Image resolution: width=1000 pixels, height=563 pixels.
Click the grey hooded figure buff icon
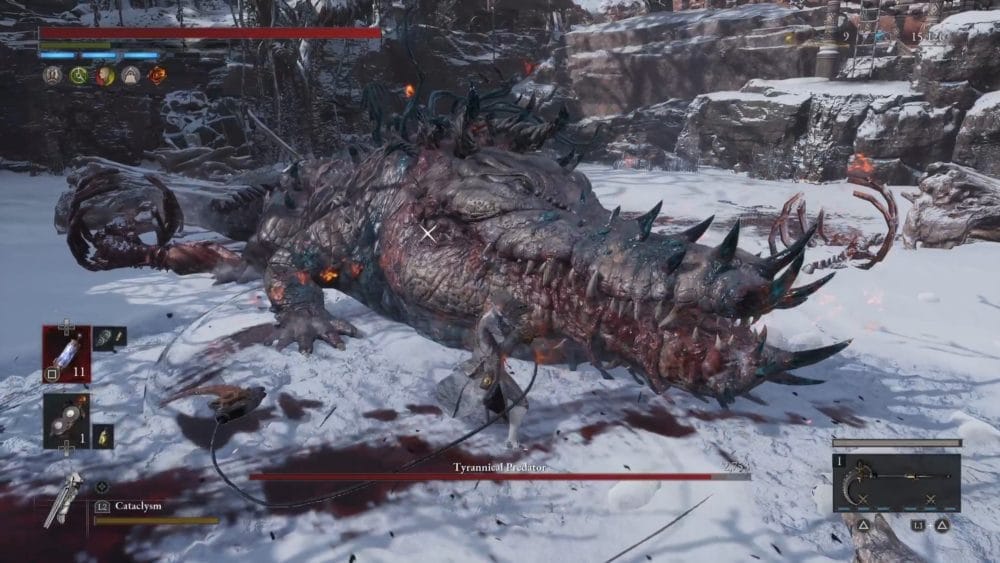[x=131, y=75]
